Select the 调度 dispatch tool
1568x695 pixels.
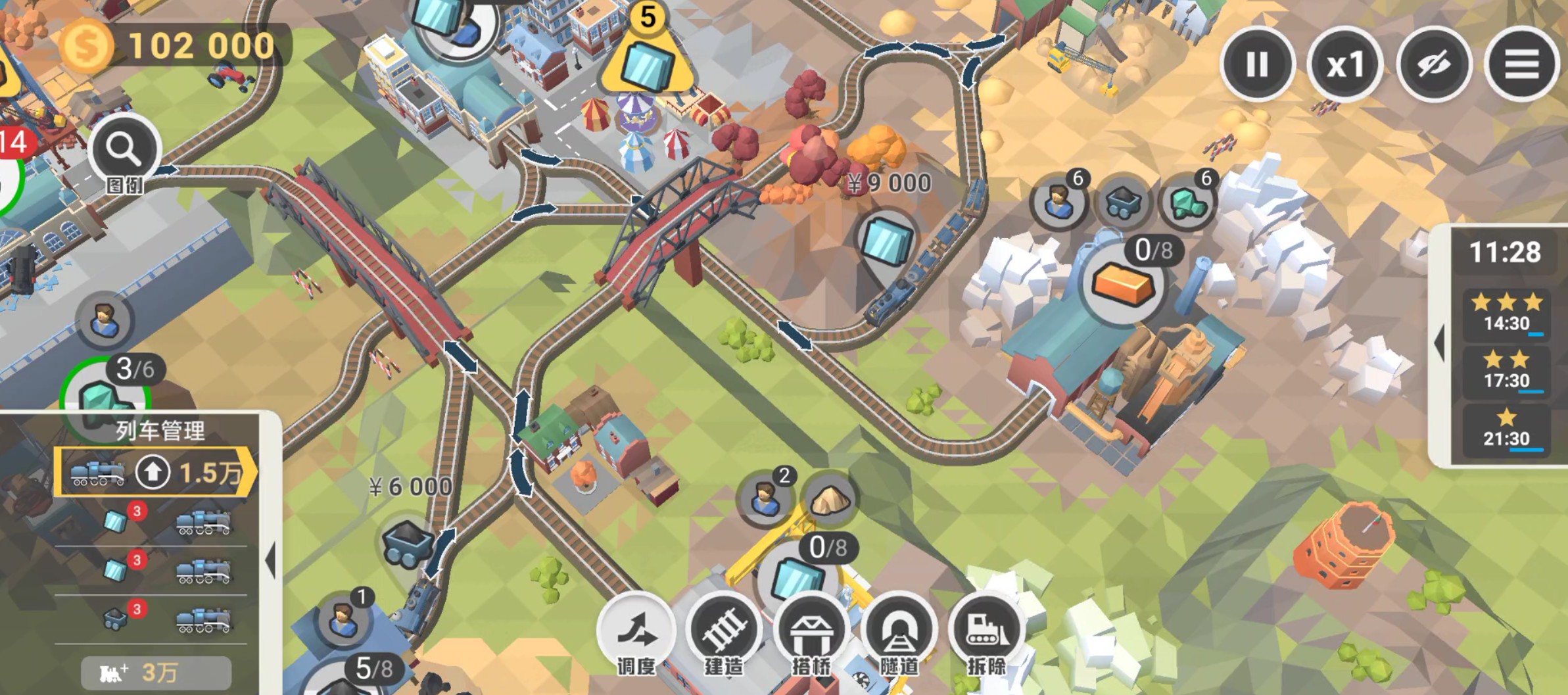tap(636, 631)
